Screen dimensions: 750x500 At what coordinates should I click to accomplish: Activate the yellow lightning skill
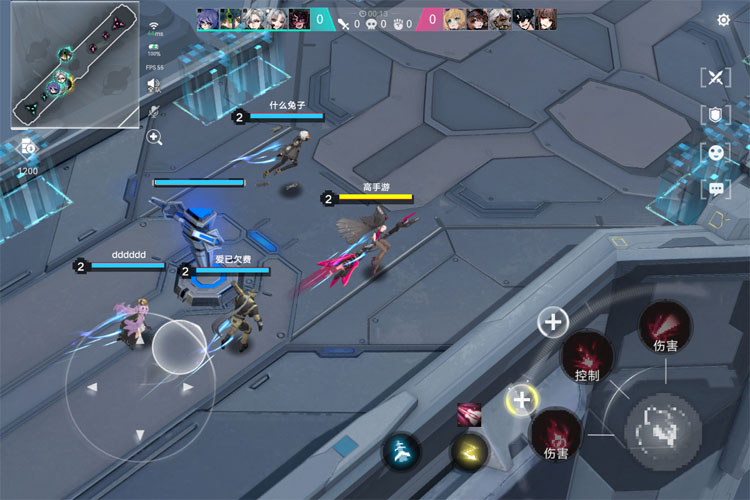coord(469,452)
